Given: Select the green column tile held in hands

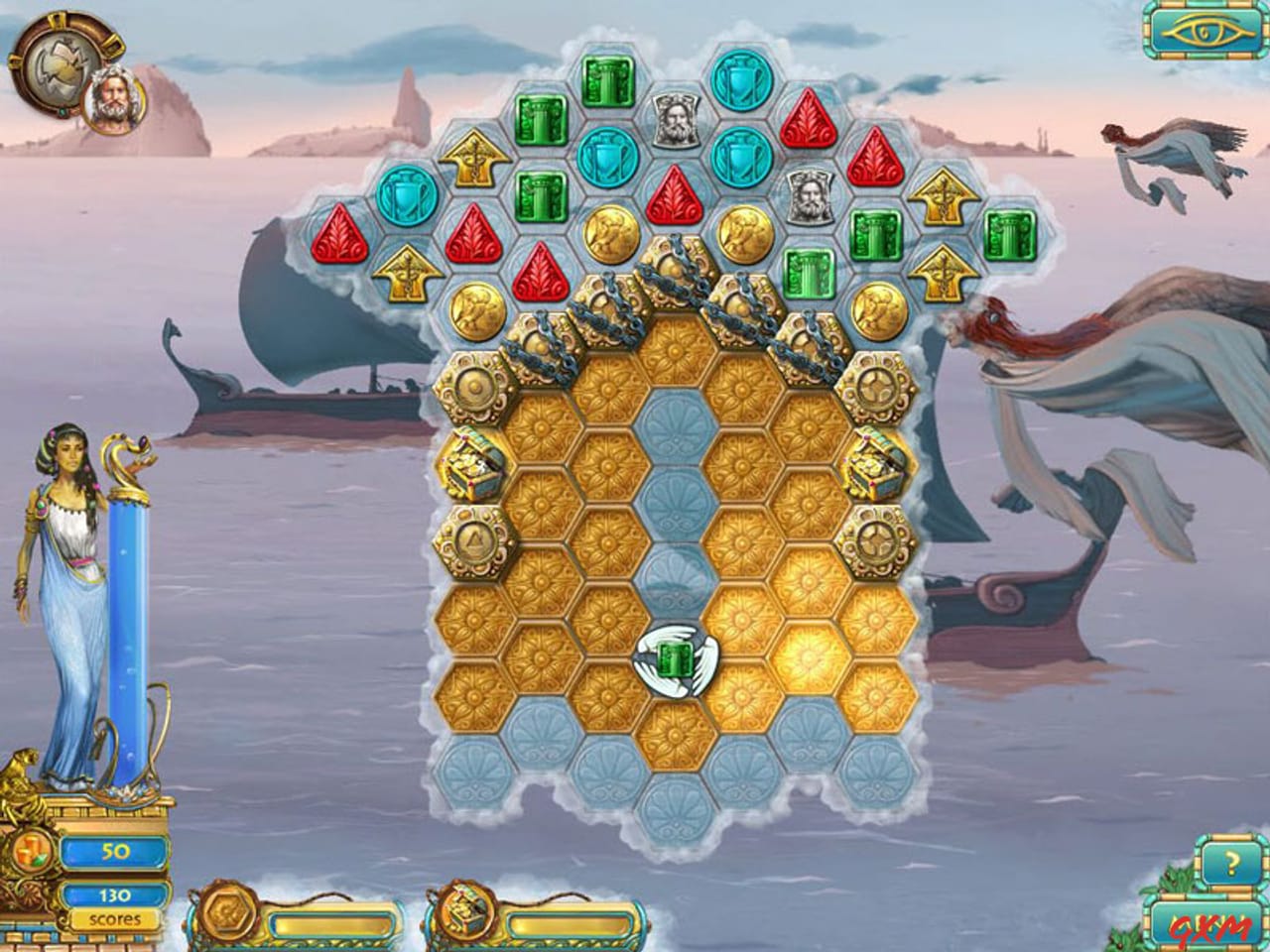Looking at the screenshot, I should tap(677, 660).
